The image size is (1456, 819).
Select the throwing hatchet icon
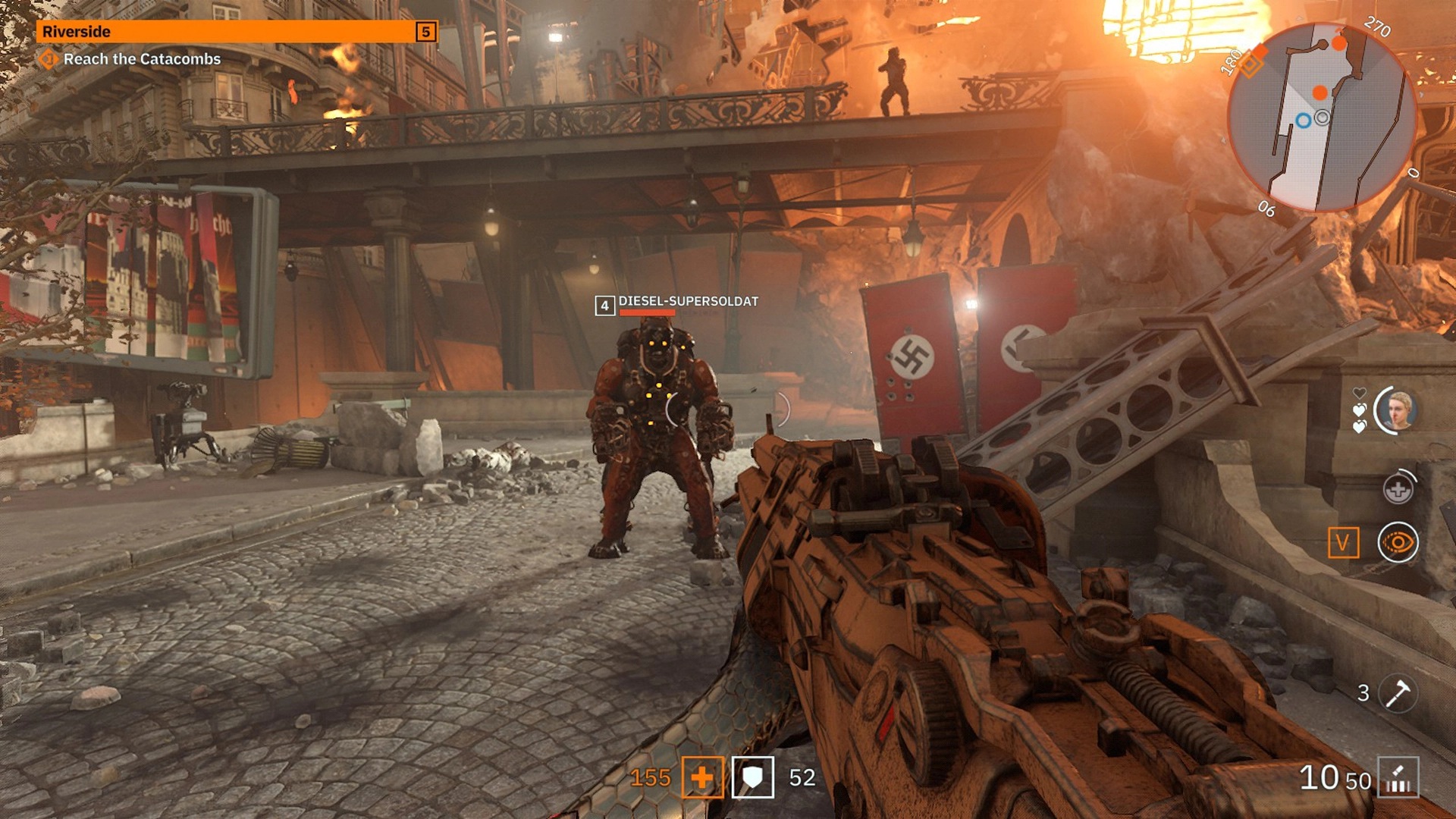1397,693
